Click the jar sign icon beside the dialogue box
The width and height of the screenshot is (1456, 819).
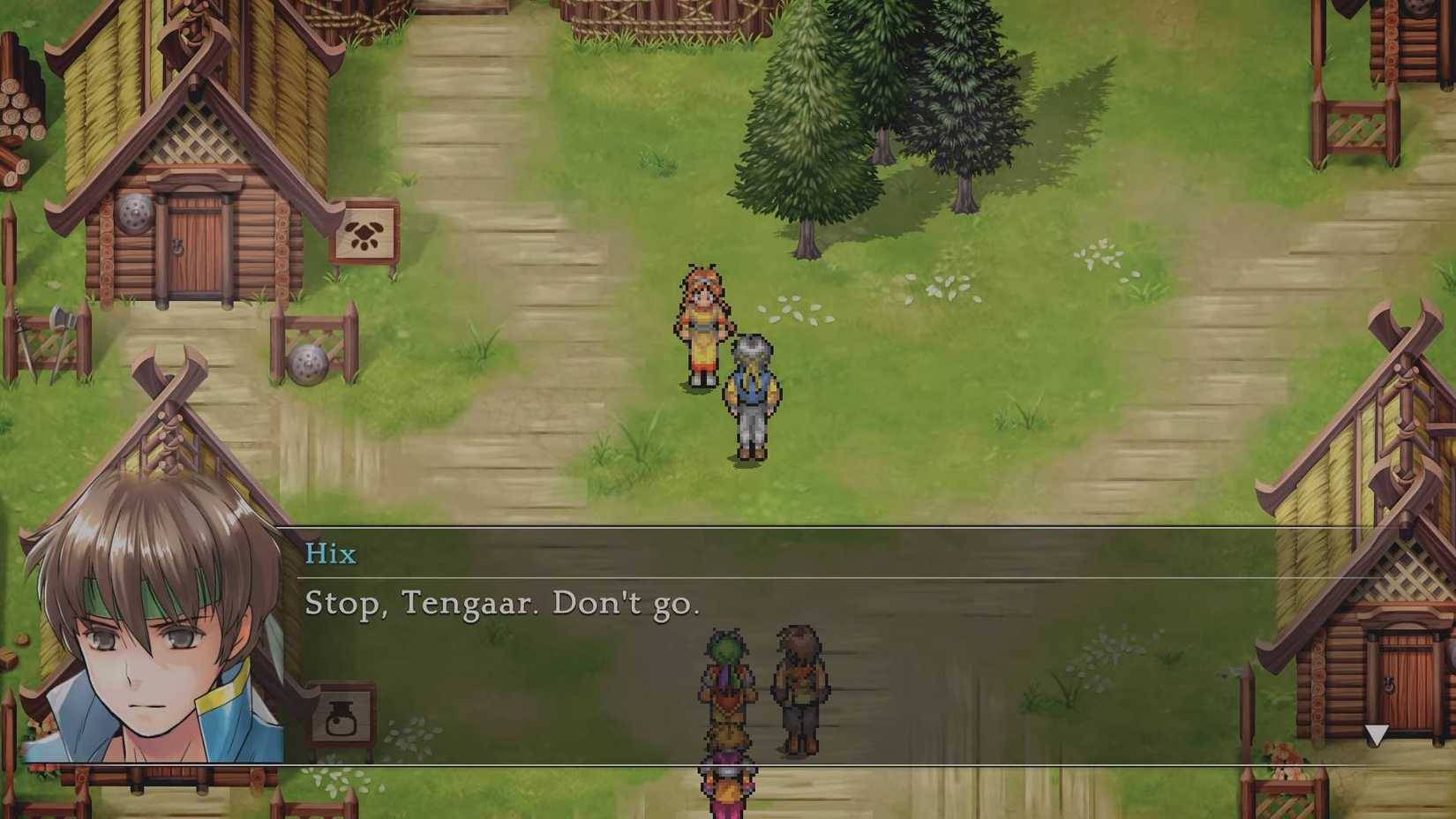point(341,718)
